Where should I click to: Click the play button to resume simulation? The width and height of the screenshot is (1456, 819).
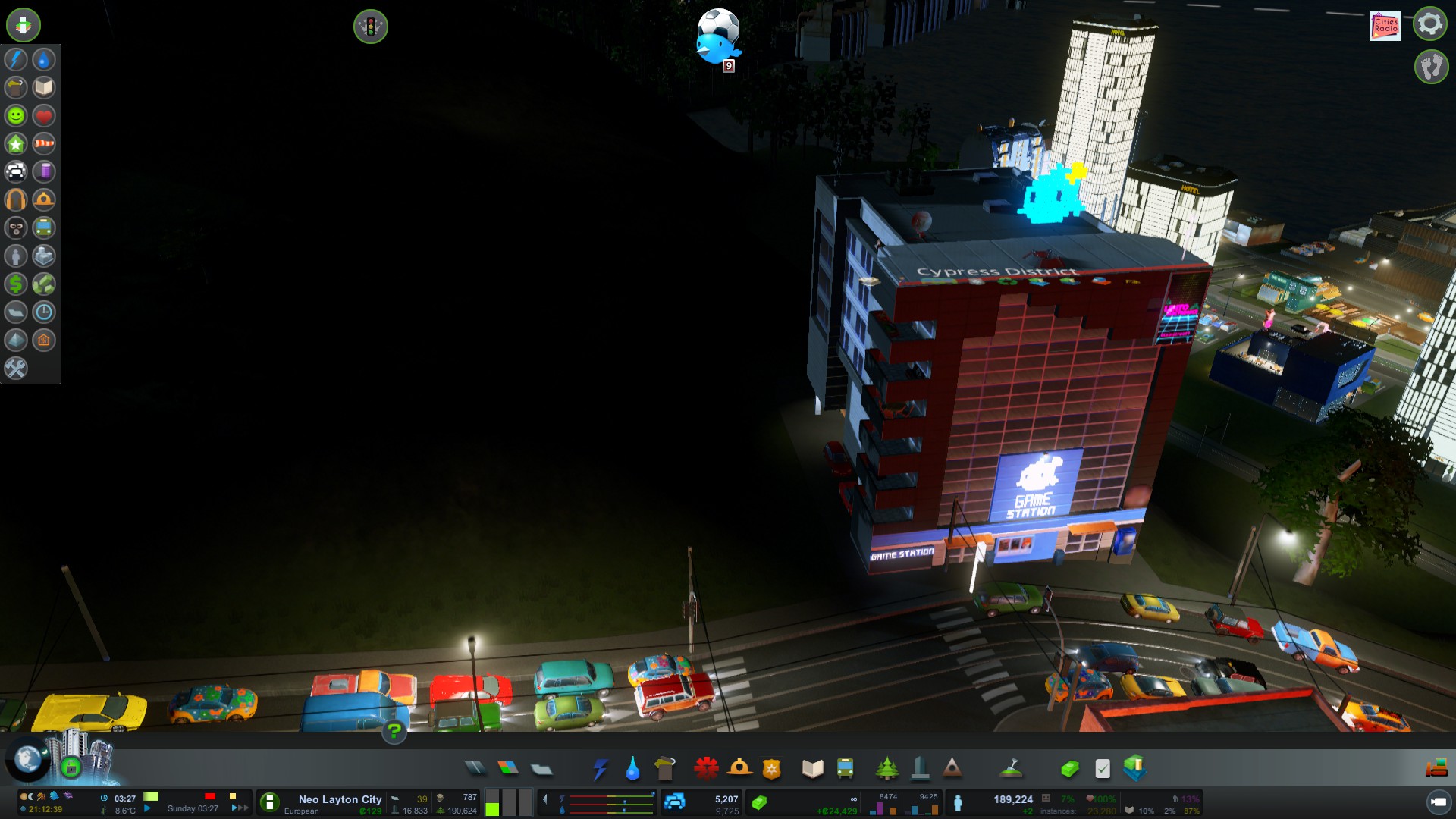click(x=149, y=808)
